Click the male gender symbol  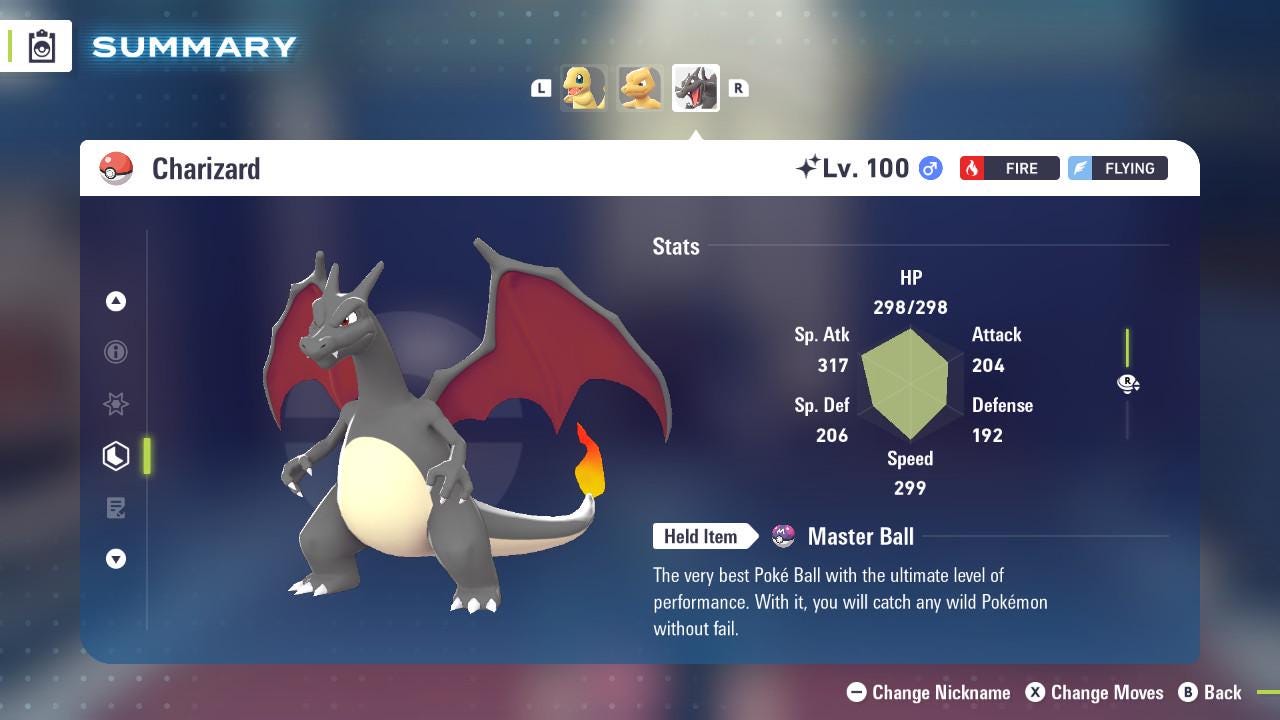click(x=928, y=168)
